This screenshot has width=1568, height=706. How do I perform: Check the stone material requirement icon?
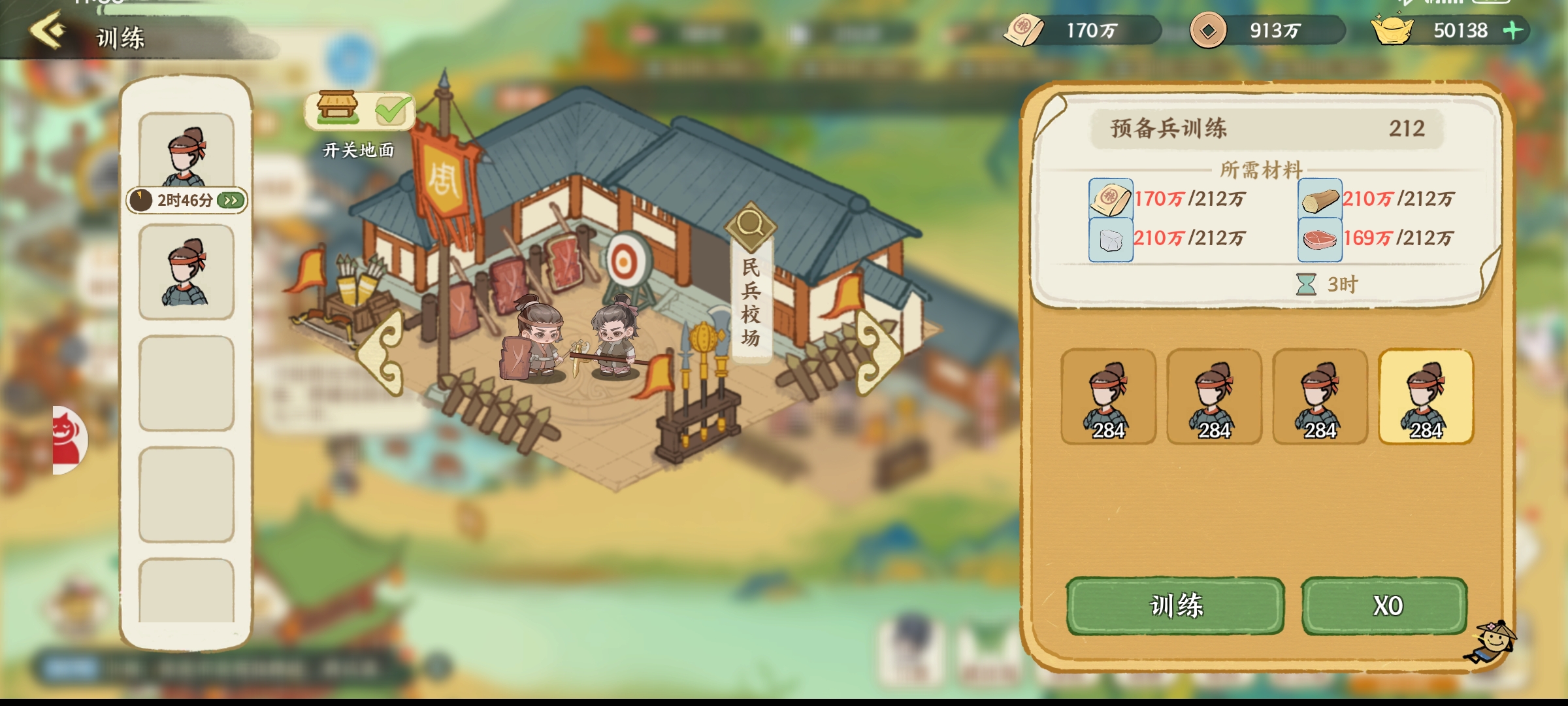pos(1111,239)
